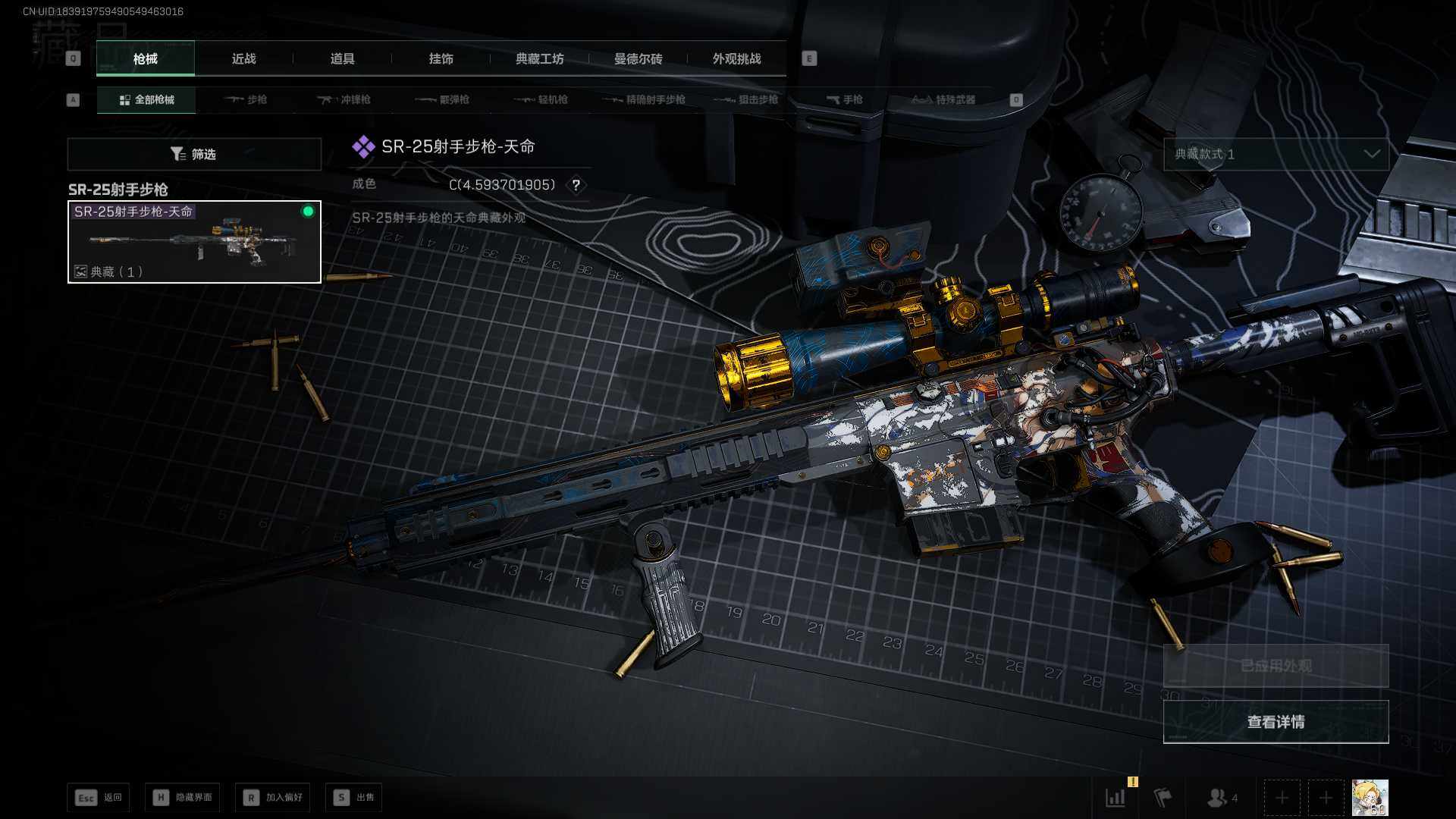The height and width of the screenshot is (819, 1456).
Task: Click the 查看详情 button
Action: (1276, 721)
